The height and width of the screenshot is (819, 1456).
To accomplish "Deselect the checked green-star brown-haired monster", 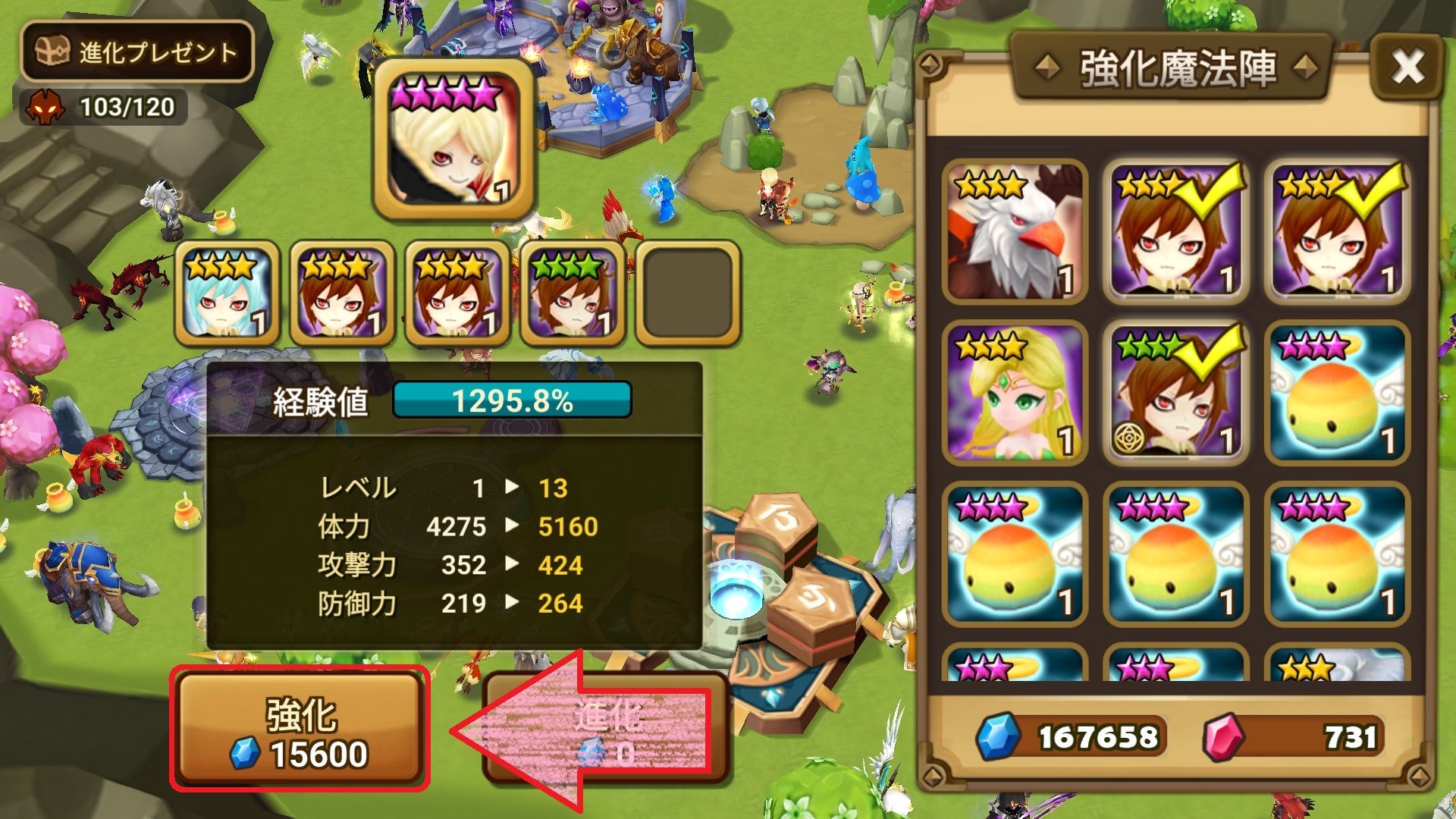I will point(1175,393).
